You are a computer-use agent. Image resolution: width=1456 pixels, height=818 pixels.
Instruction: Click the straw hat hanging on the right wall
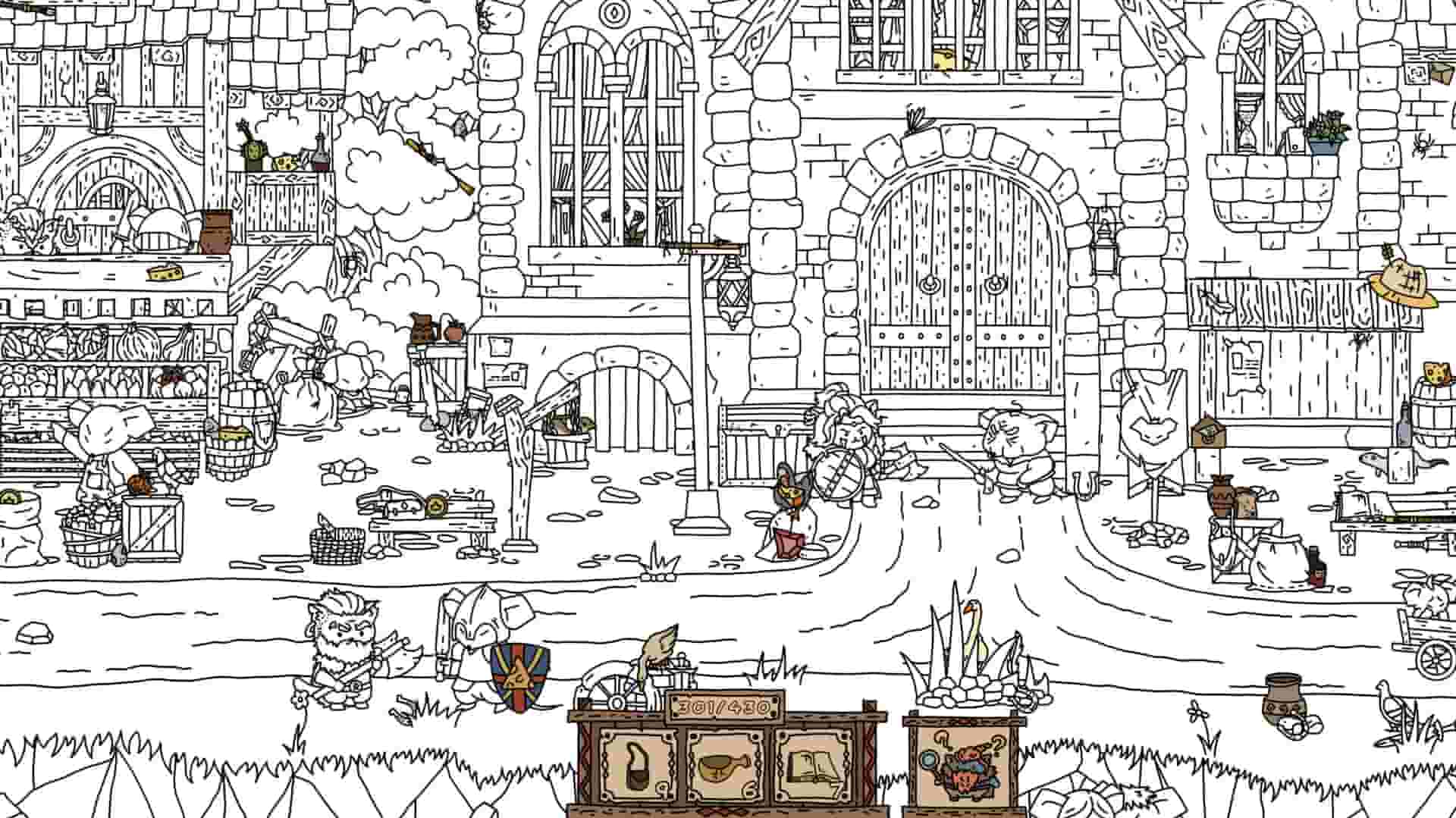click(x=1404, y=281)
